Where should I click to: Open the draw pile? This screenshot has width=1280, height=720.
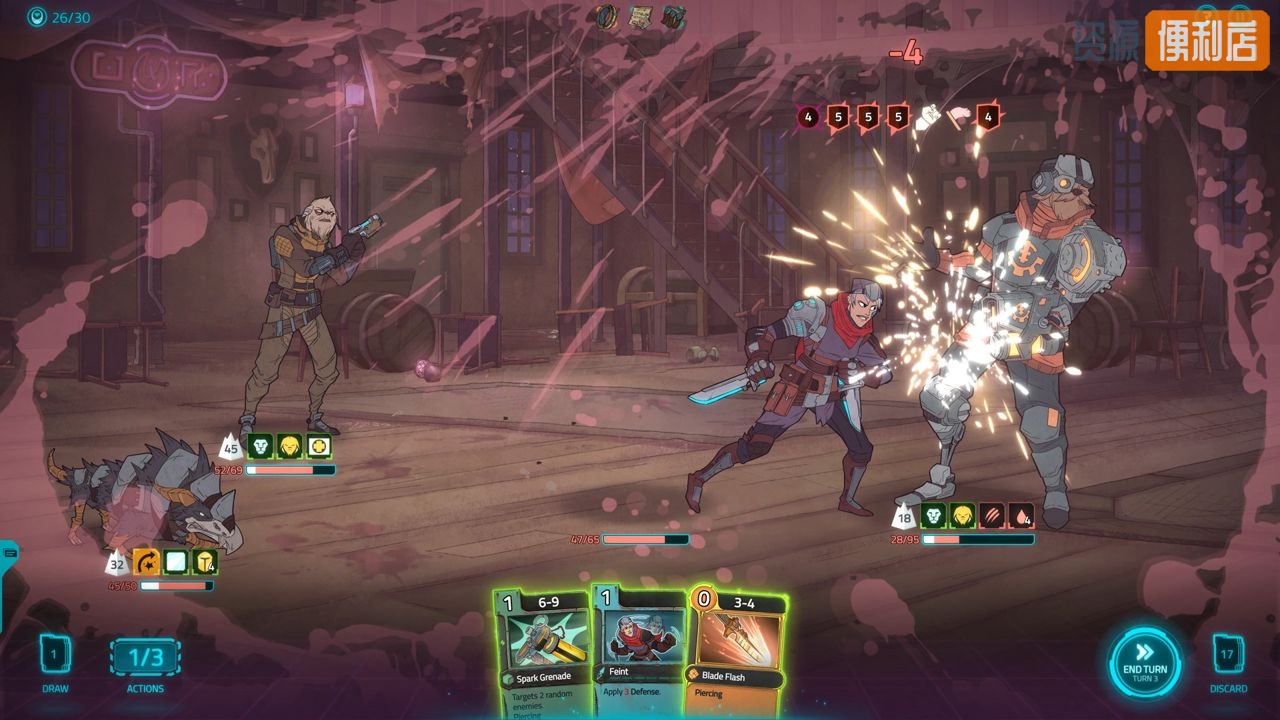click(x=56, y=655)
